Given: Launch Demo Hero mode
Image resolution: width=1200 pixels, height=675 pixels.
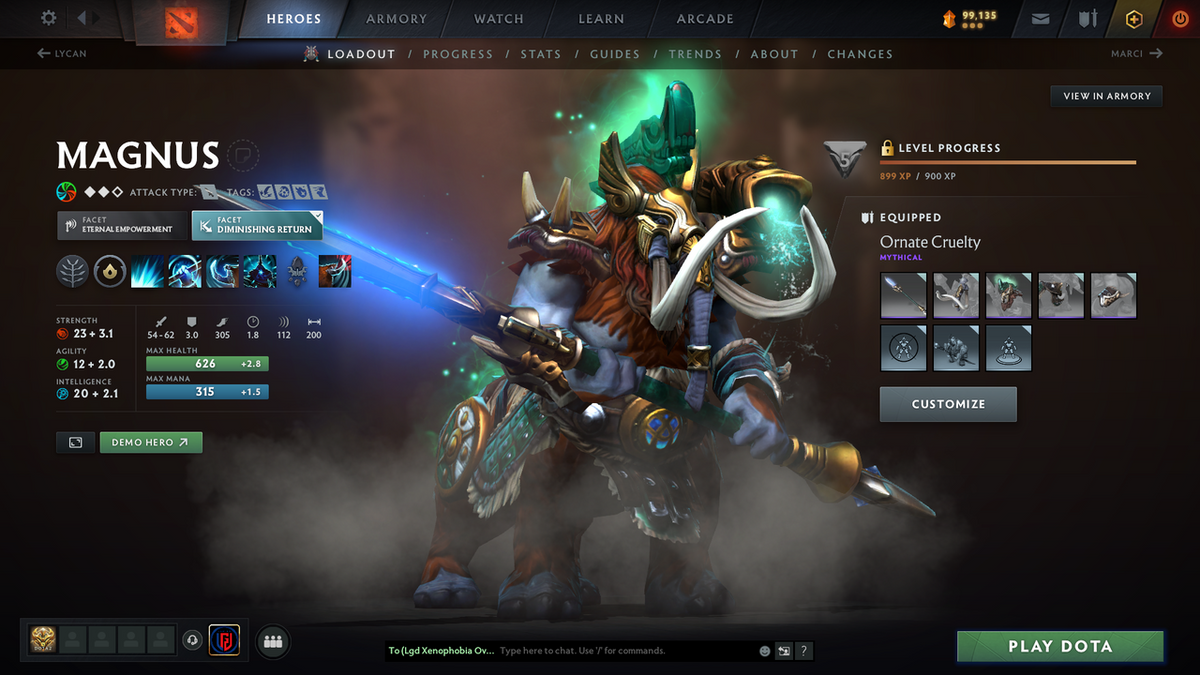Looking at the screenshot, I should click(150, 442).
